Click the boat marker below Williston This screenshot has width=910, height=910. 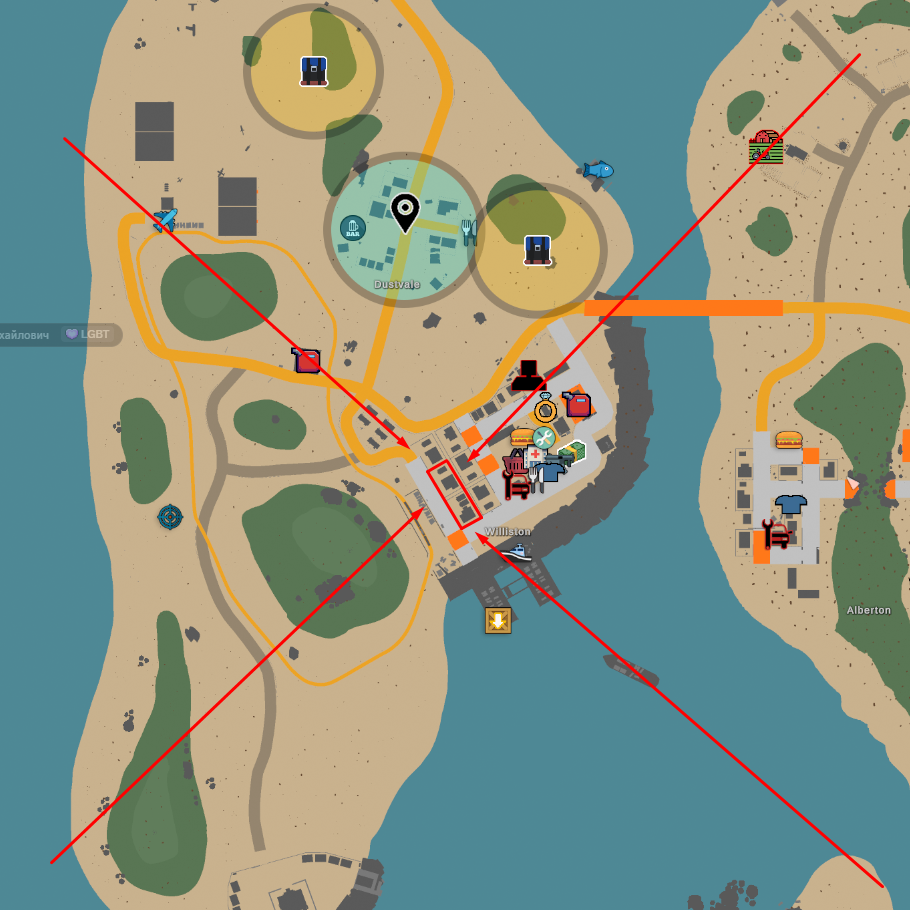[x=516, y=551]
